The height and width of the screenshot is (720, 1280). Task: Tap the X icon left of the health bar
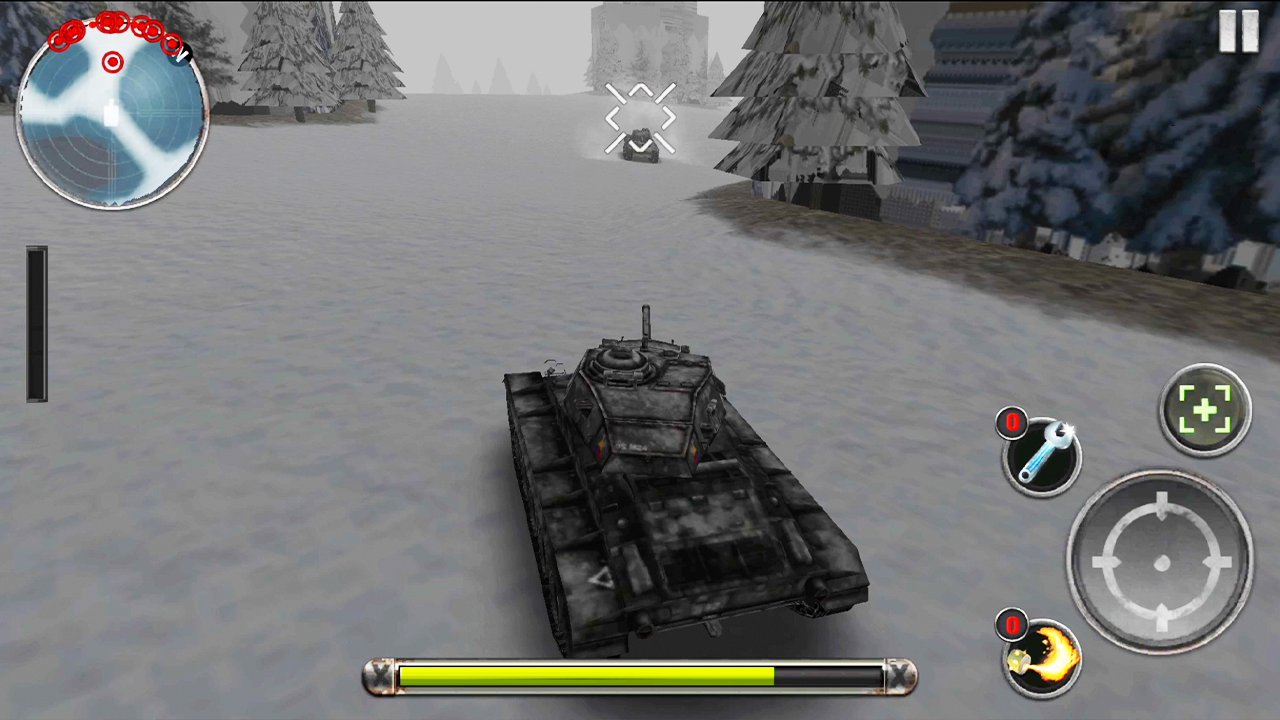click(381, 677)
